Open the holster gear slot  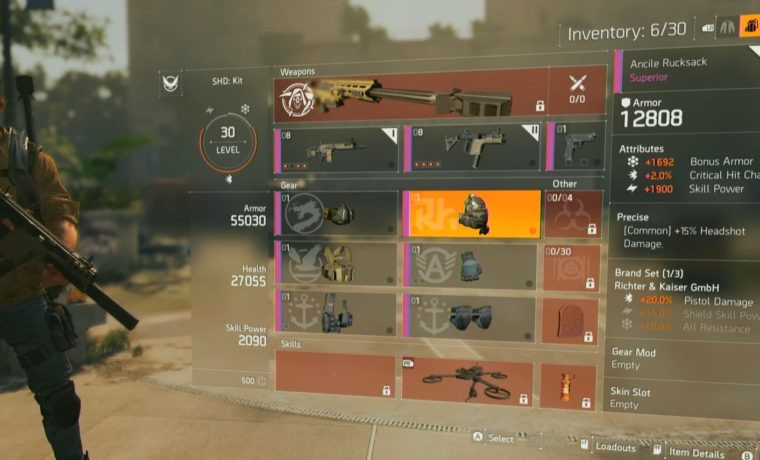click(x=337, y=313)
